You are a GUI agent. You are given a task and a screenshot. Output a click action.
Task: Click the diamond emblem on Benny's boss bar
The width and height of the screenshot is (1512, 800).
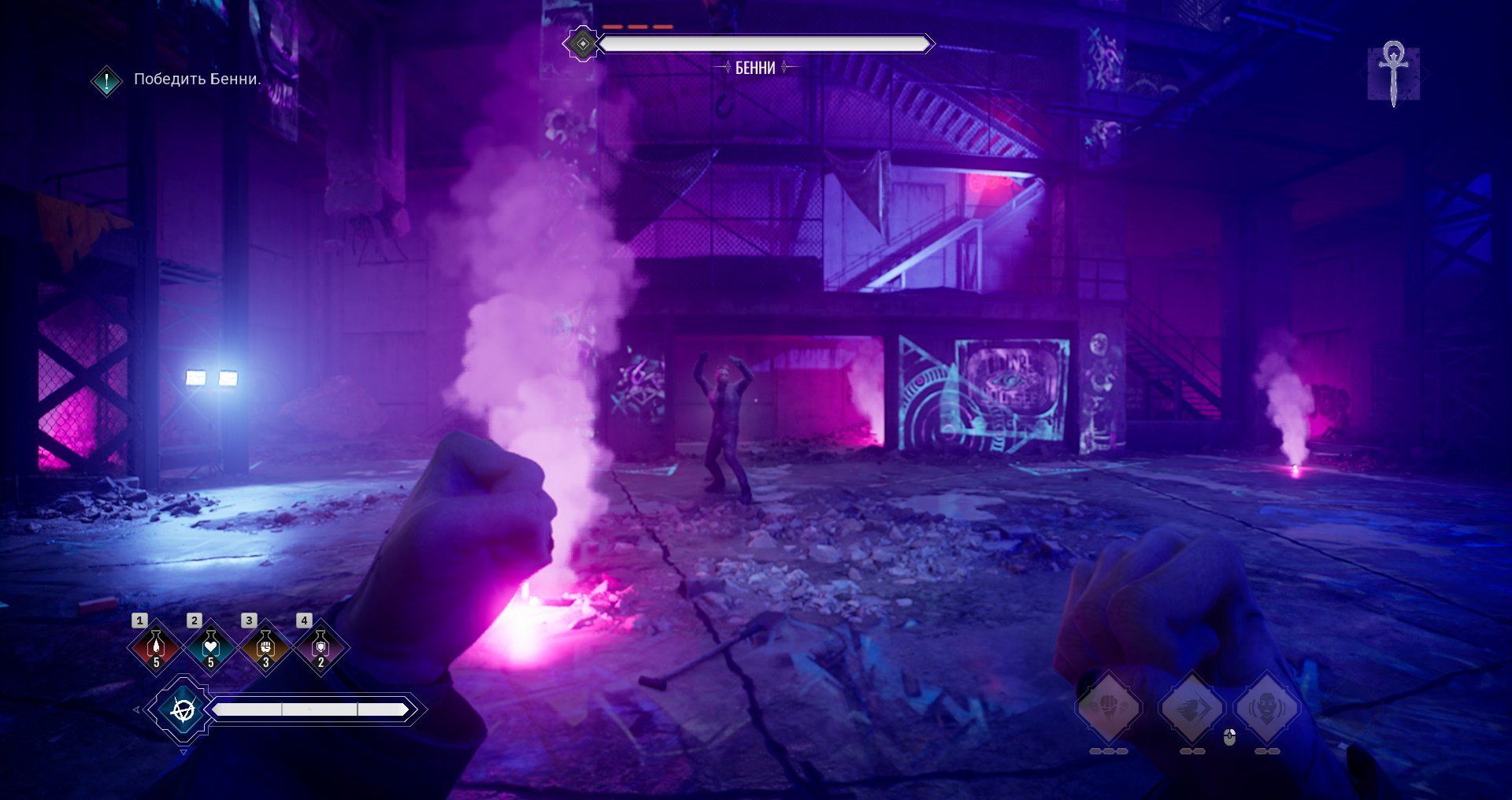[583, 44]
